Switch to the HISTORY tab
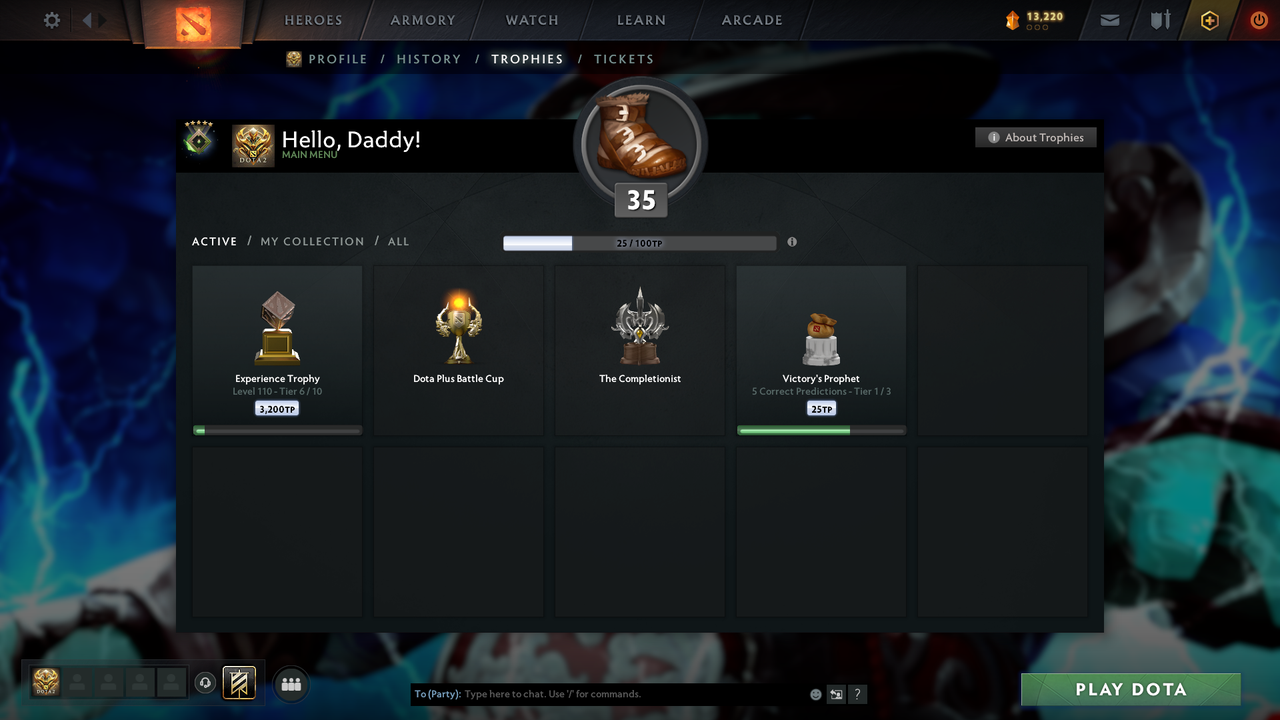Image resolution: width=1280 pixels, height=720 pixels. click(x=429, y=59)
